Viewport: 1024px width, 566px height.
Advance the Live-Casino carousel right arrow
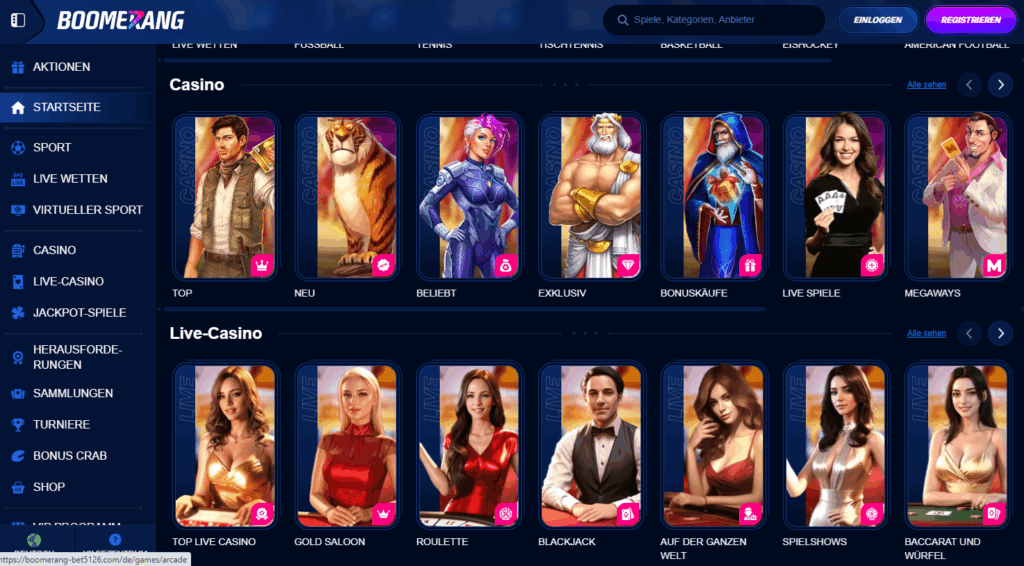(x=1000, y=333)
